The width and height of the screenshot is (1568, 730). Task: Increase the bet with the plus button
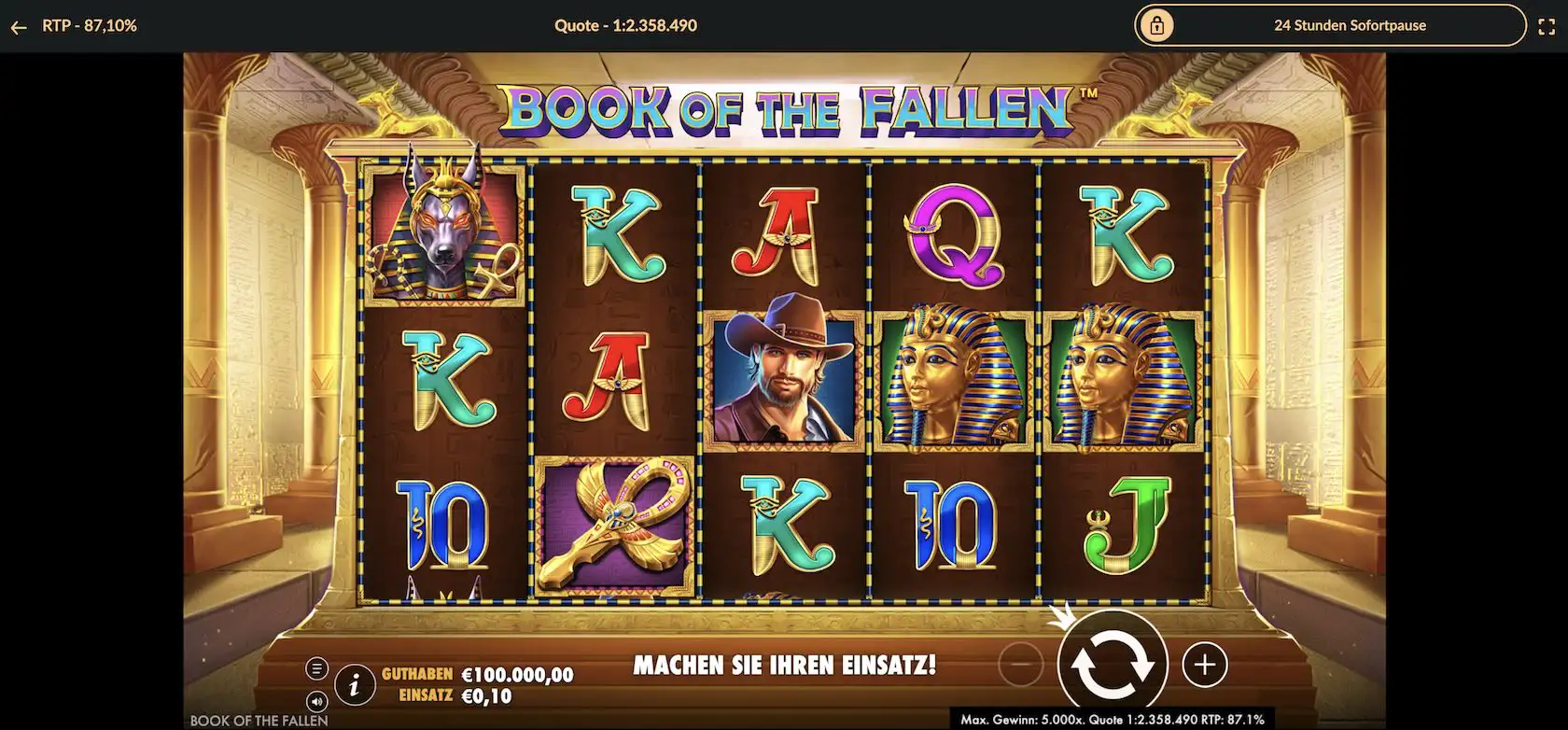(x=1204, y=665)
